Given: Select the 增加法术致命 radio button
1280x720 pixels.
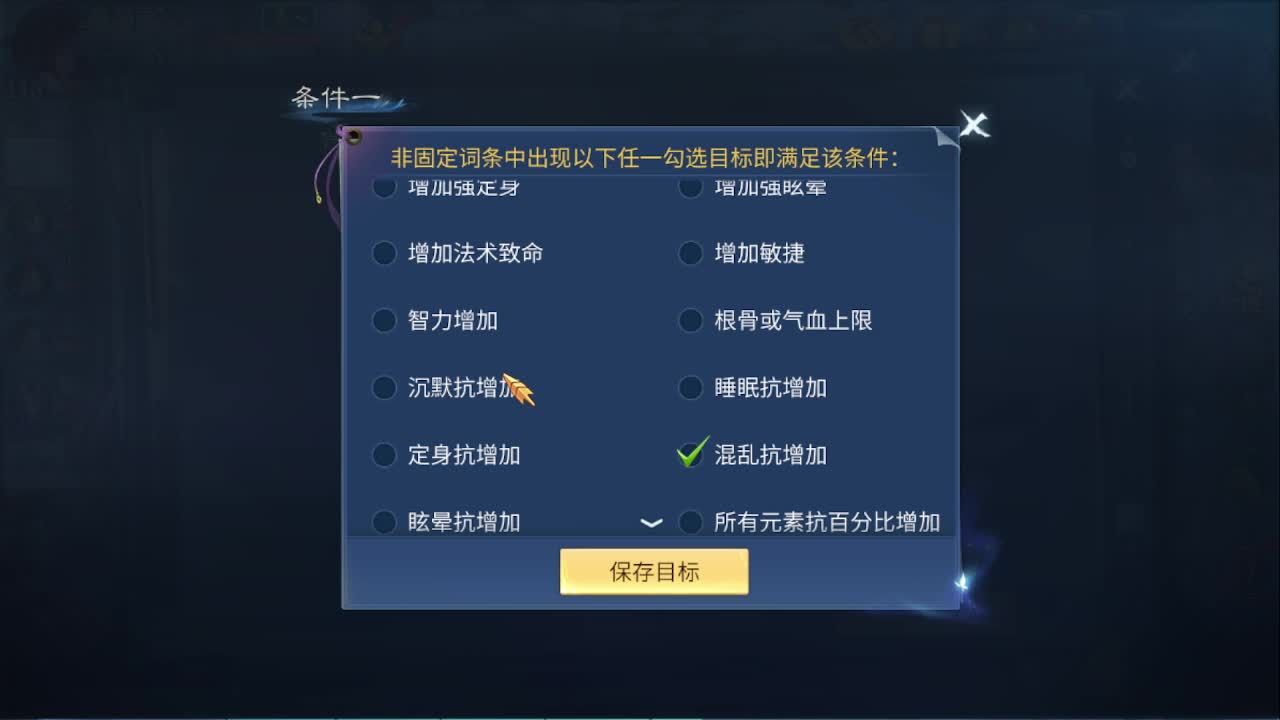Looking at the screenshot, I should [x=385, y=254].
